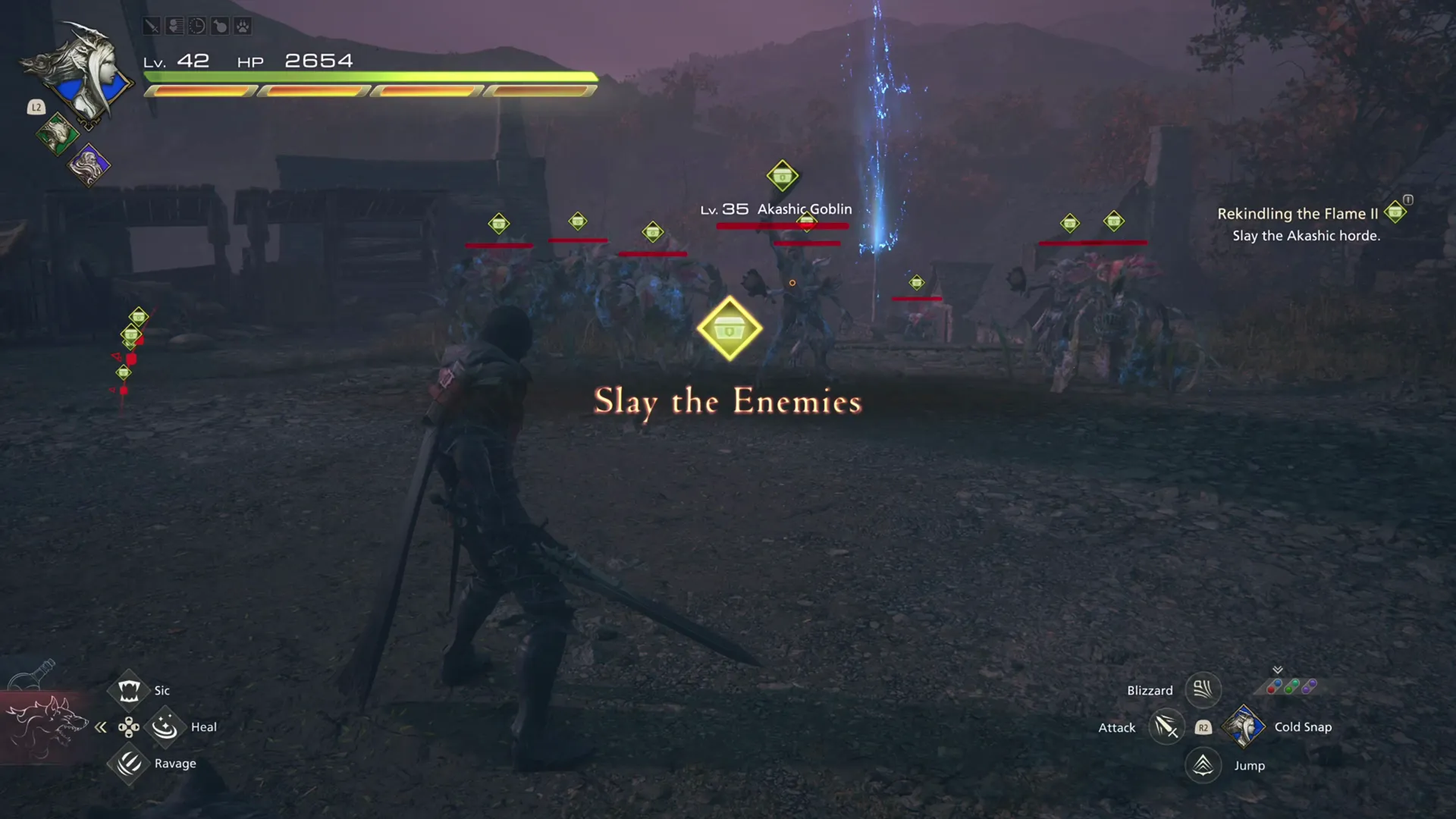Select the sword attack icon in the top-left toolbar

tap(152, 26)
